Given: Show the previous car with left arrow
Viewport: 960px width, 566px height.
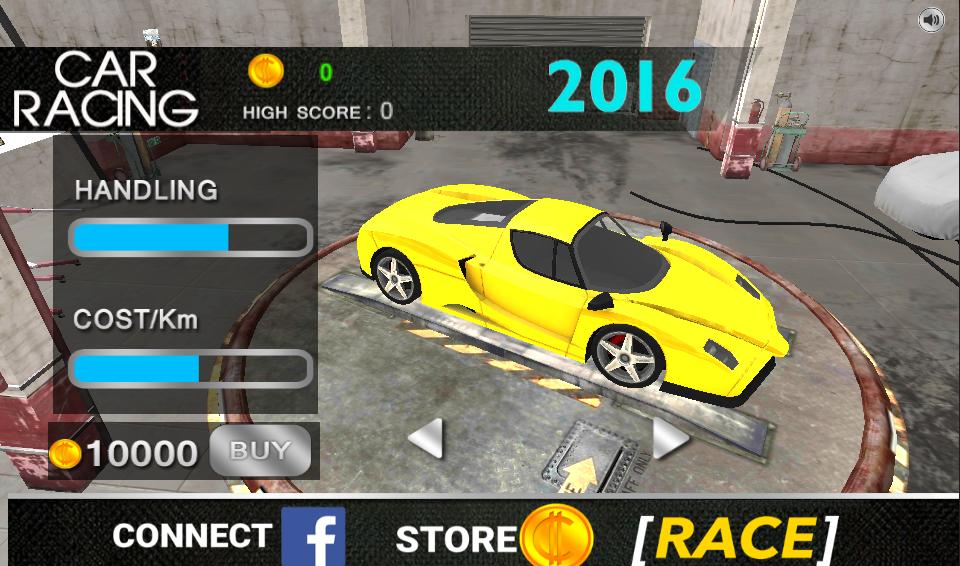Looking at the screenshot, I should point(427,438).
